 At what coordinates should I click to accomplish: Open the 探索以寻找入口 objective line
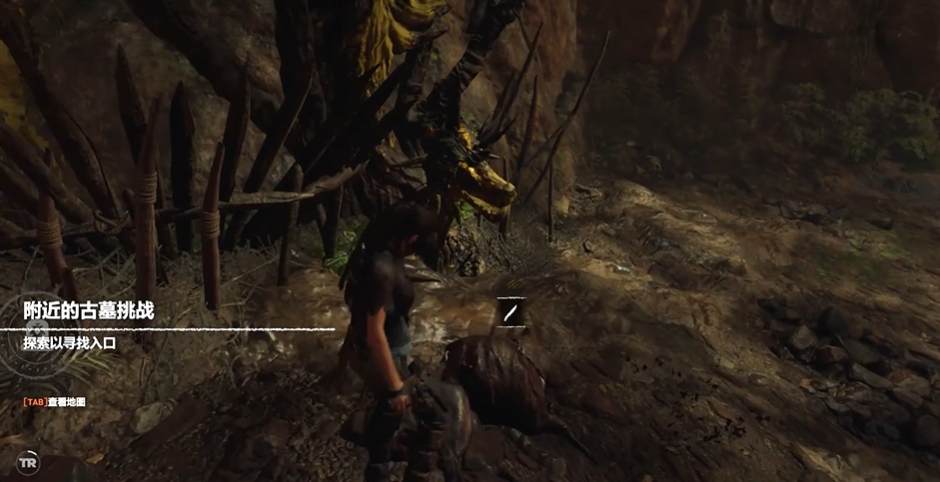(71, 342)
